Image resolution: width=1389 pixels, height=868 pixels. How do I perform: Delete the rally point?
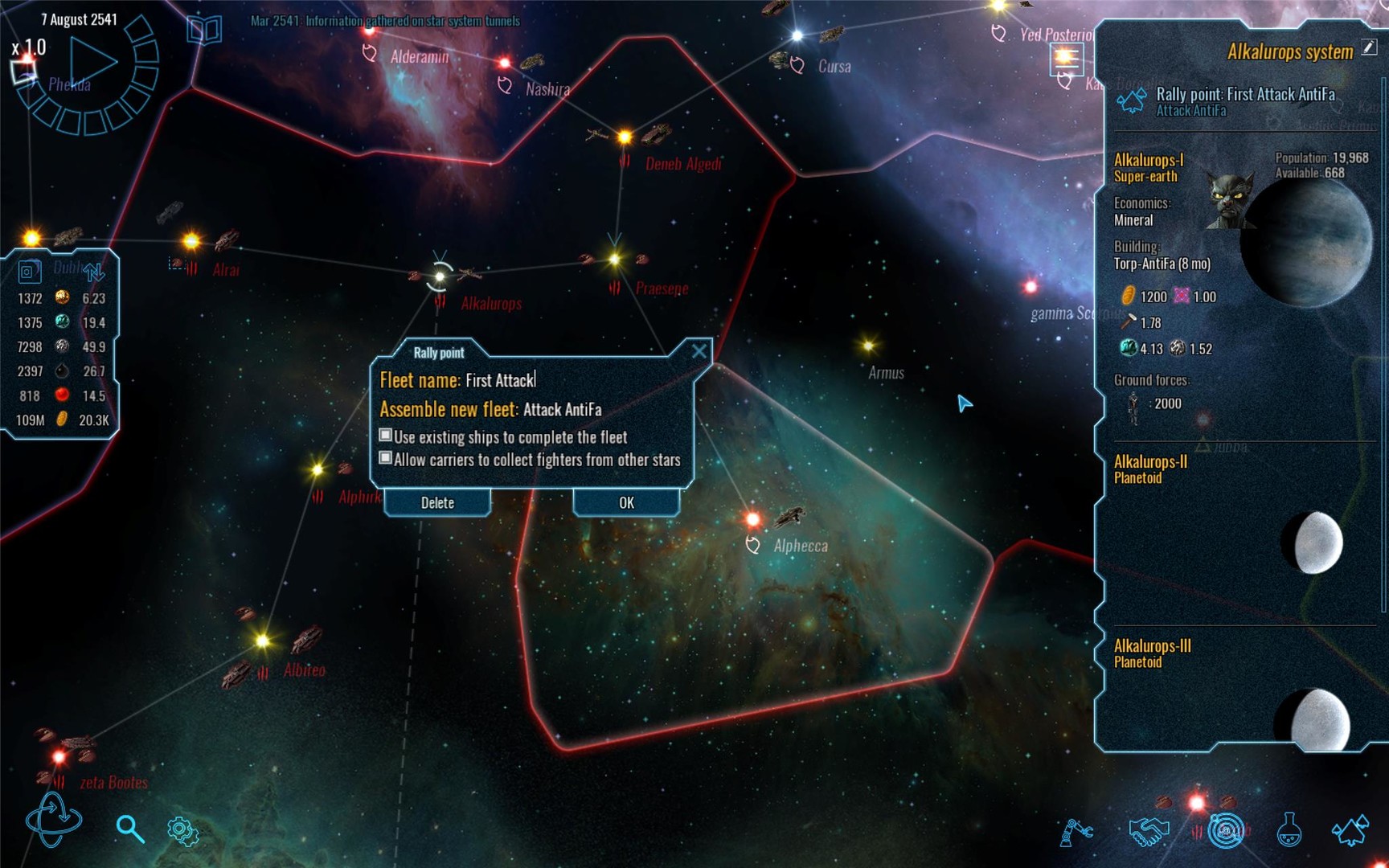coord(436,502)
